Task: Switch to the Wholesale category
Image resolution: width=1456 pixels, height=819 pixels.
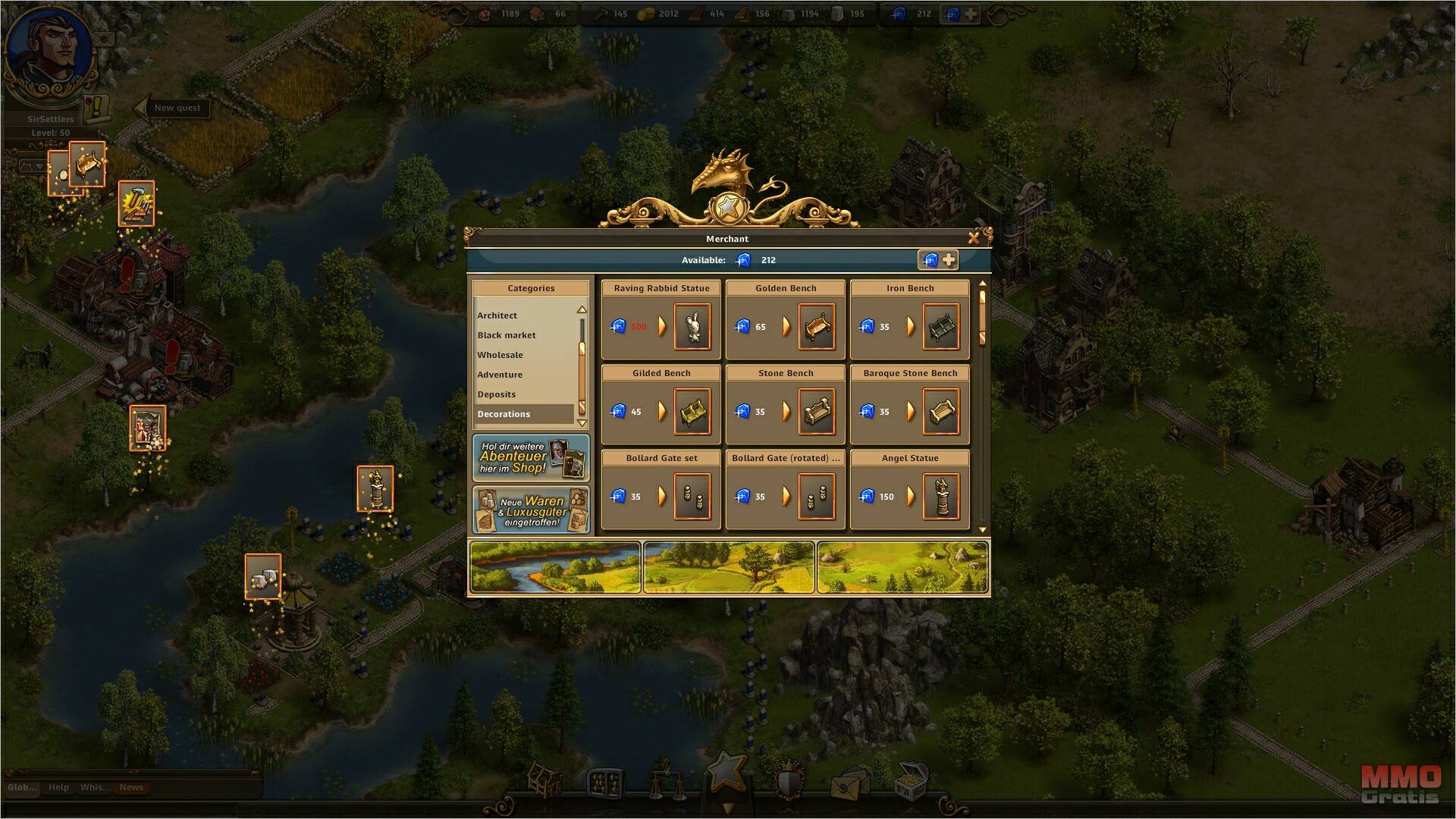Action: tap(500, 355)
